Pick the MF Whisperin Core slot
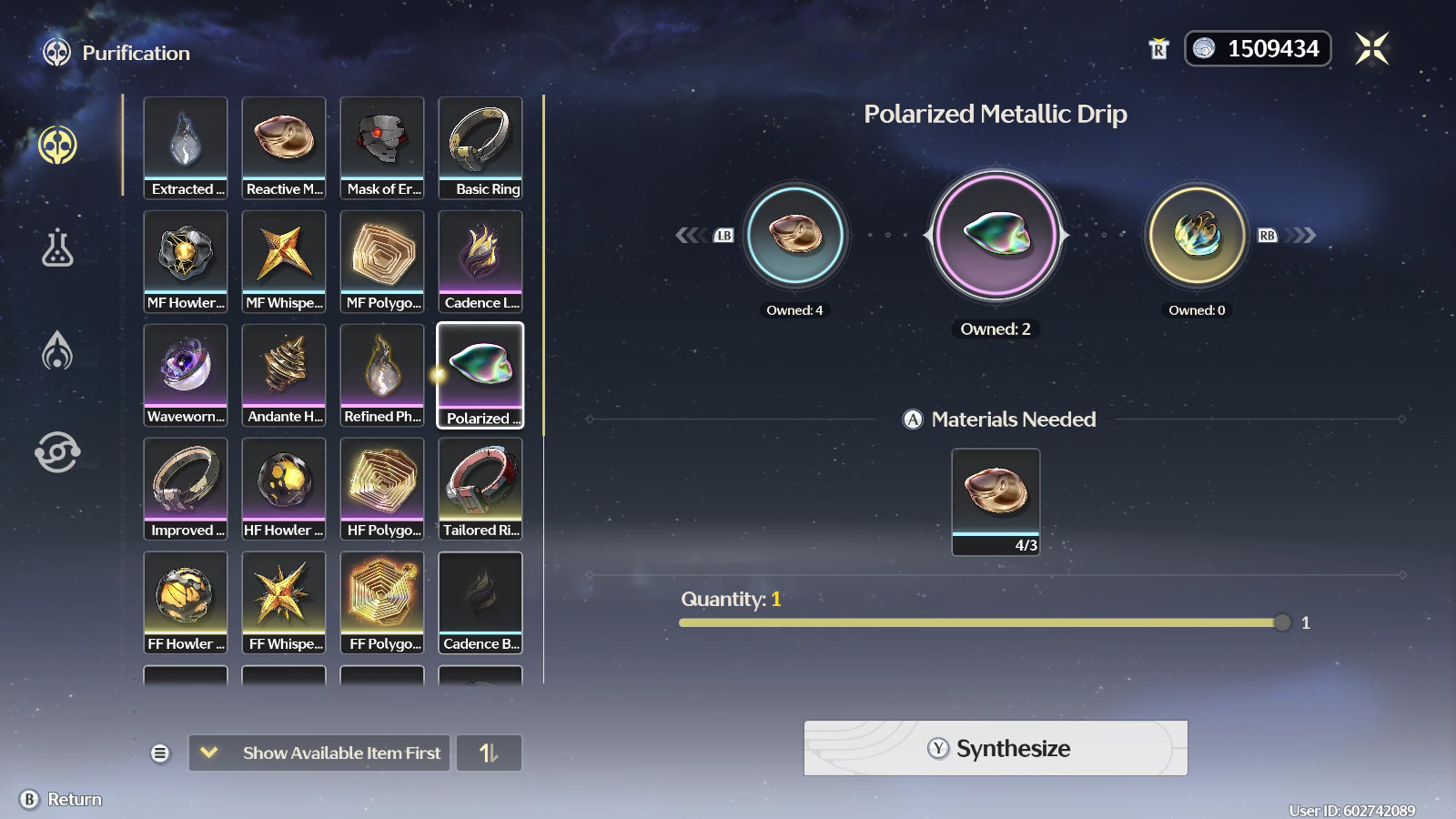The image size is (1456, 819). (284, 261)
